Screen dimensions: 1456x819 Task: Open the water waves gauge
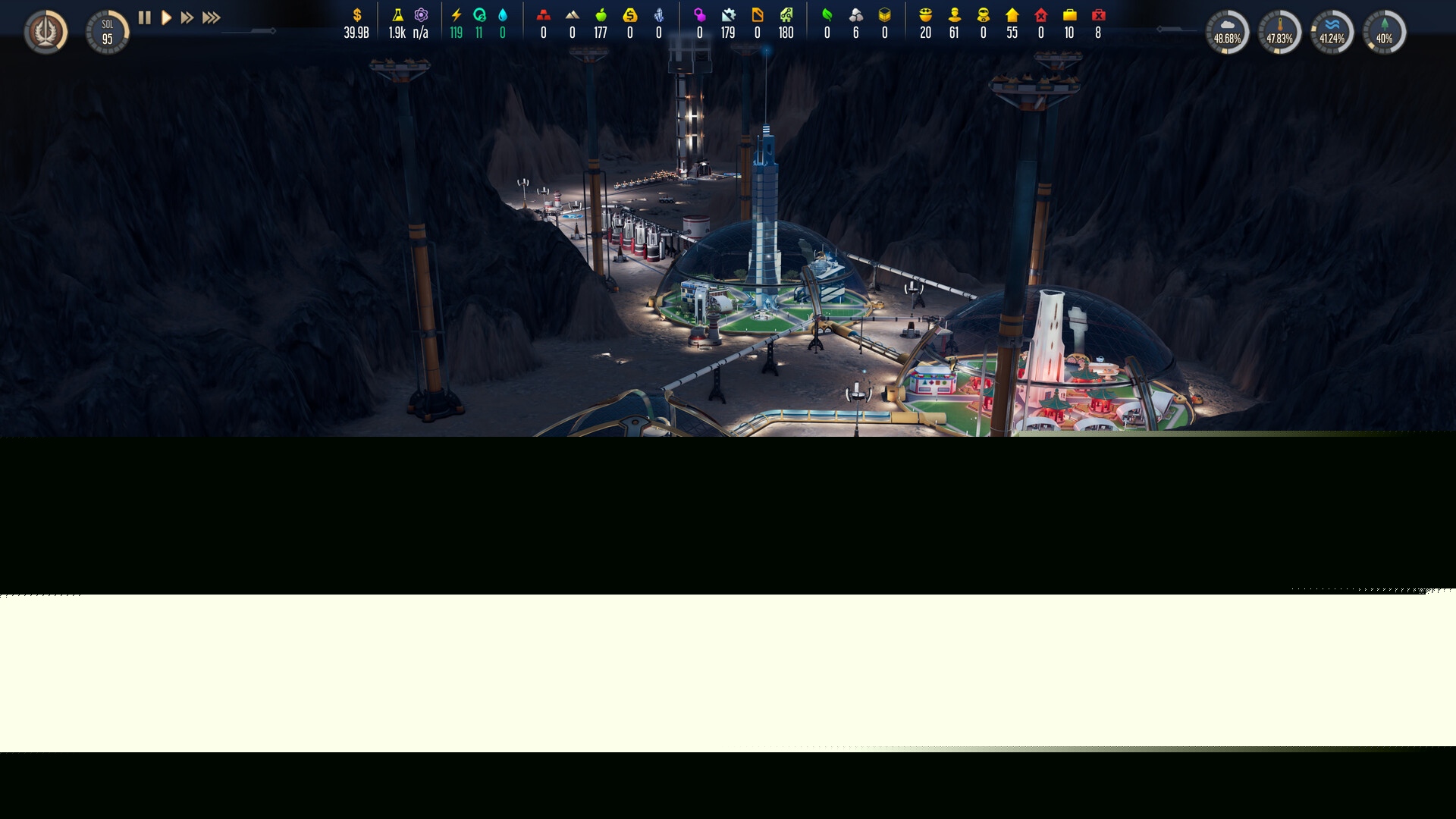point(1332,32)
